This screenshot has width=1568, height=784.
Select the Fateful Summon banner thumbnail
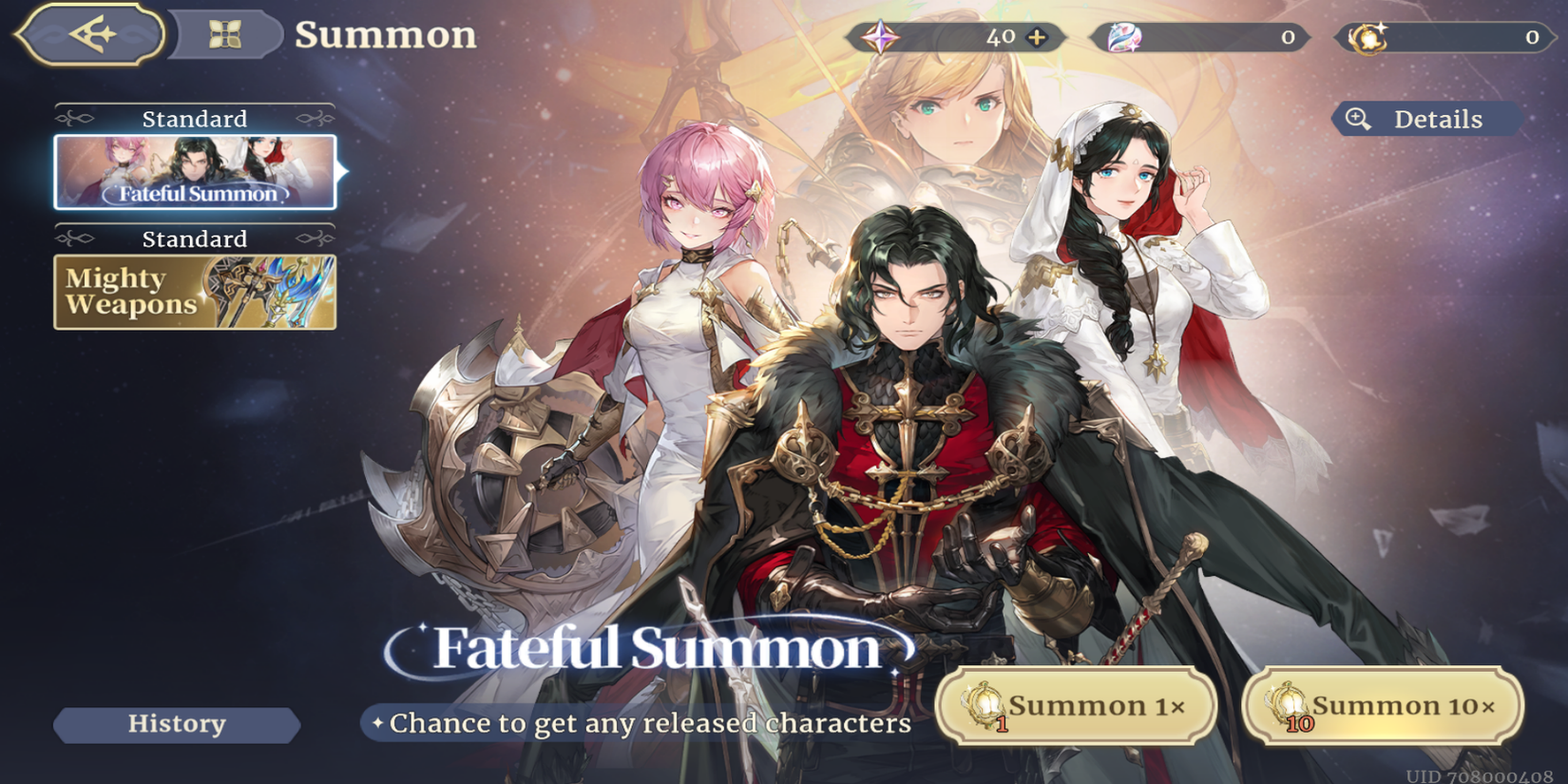(x=196, y=171)
